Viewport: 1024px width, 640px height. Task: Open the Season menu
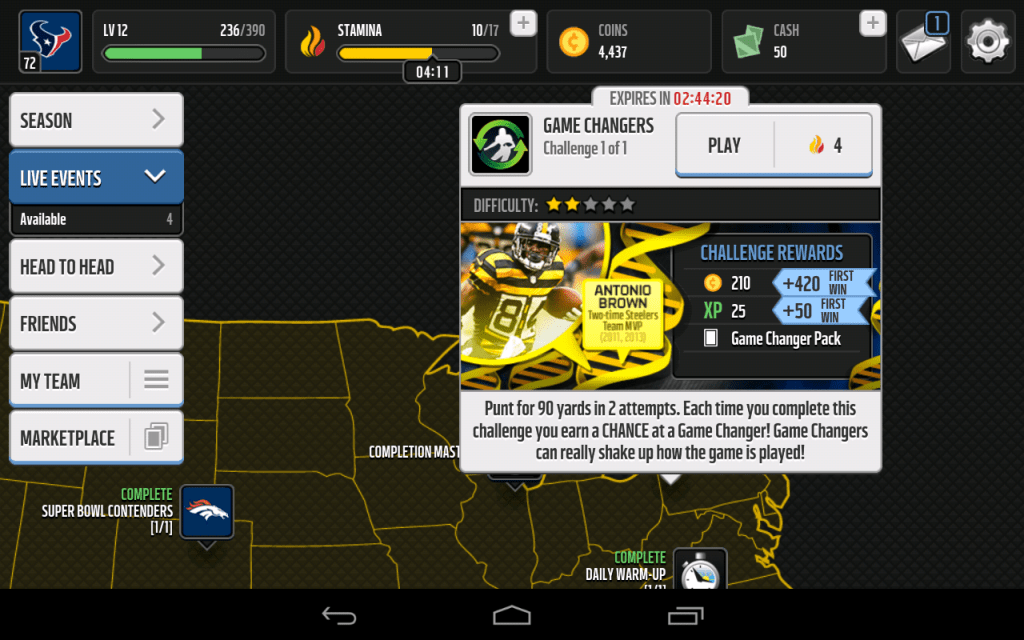(x=96, y=121)
